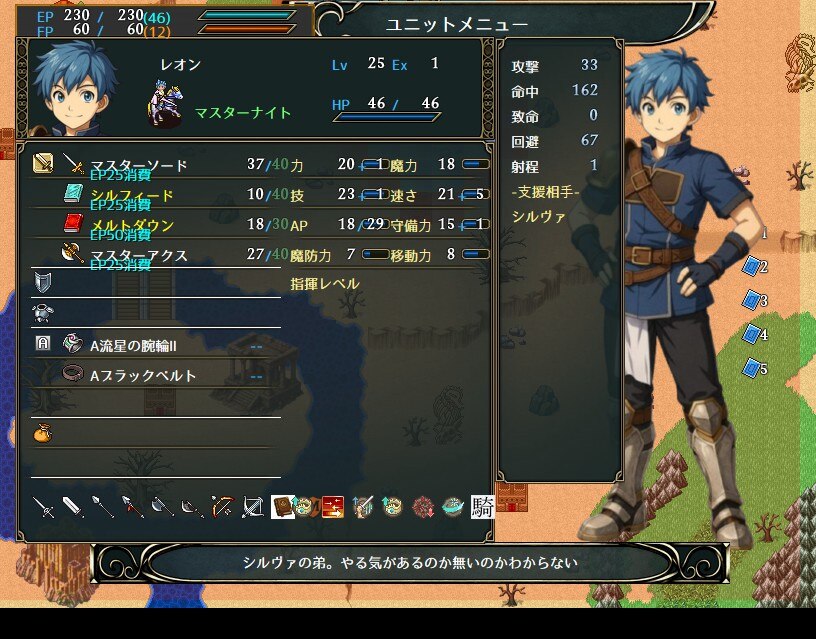
Task: Open the orange item pouch slot
Action: coord(42,434)
